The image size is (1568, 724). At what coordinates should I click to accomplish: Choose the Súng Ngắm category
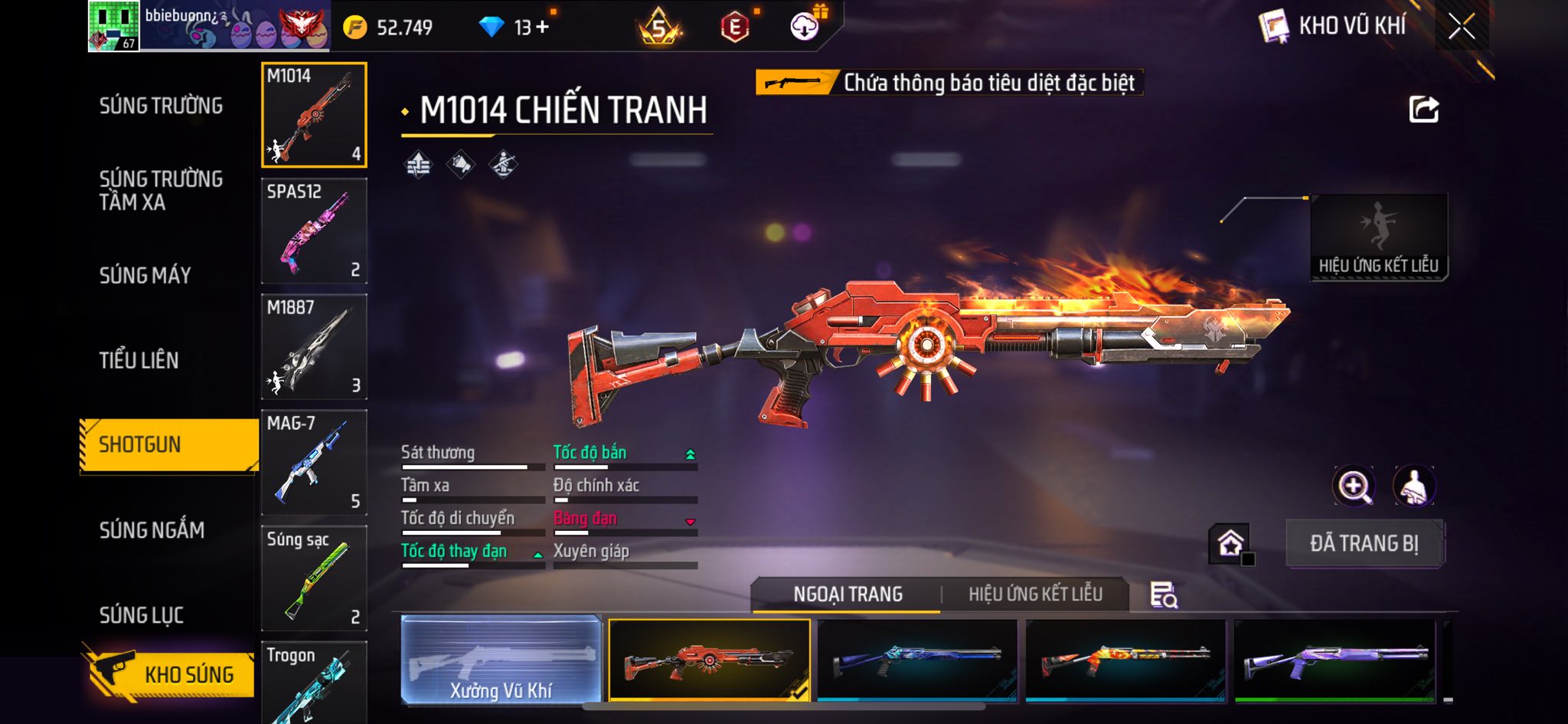pyautogui.click(x=152, y=530)
